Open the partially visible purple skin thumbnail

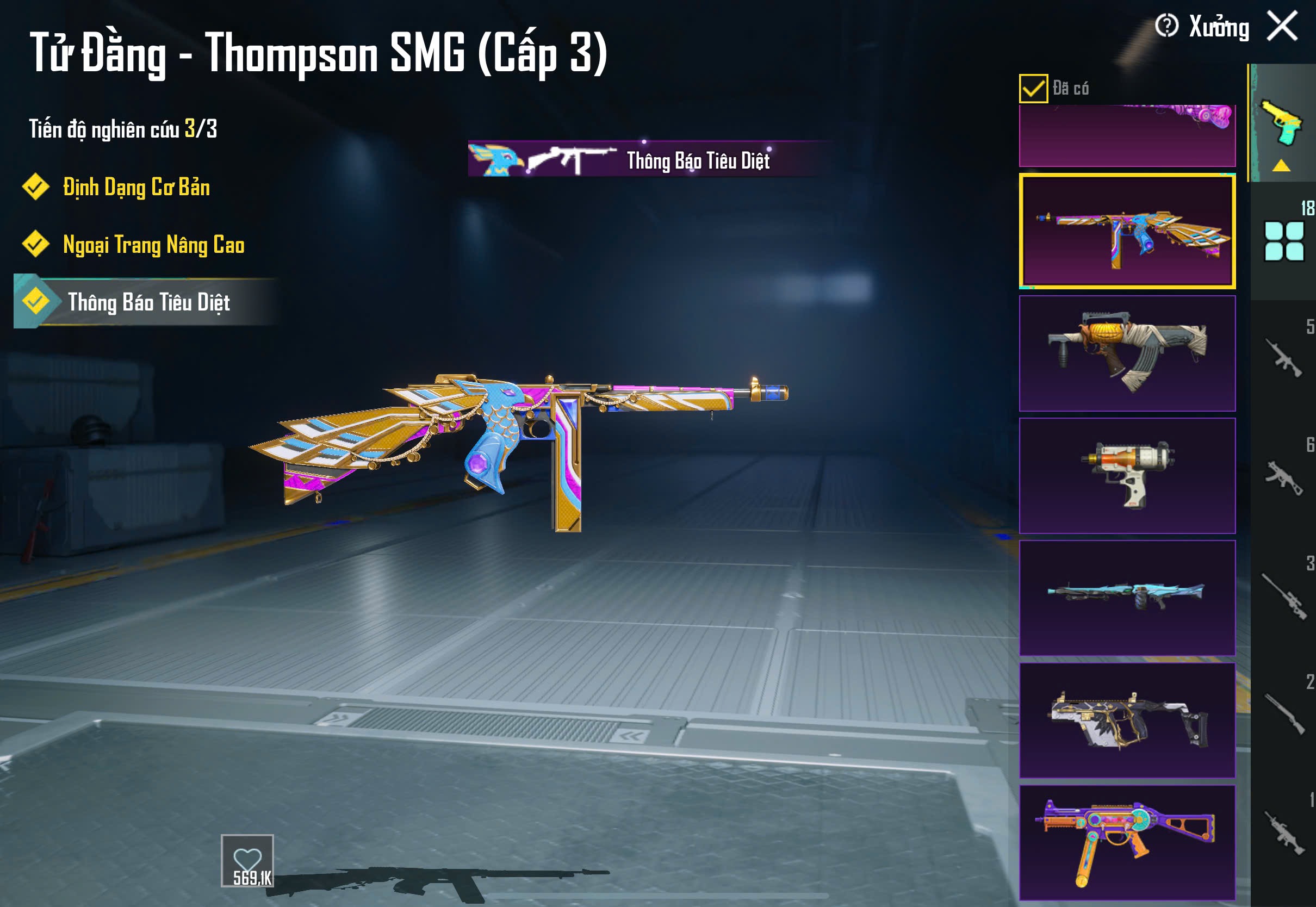click(x=1127, y=136)
